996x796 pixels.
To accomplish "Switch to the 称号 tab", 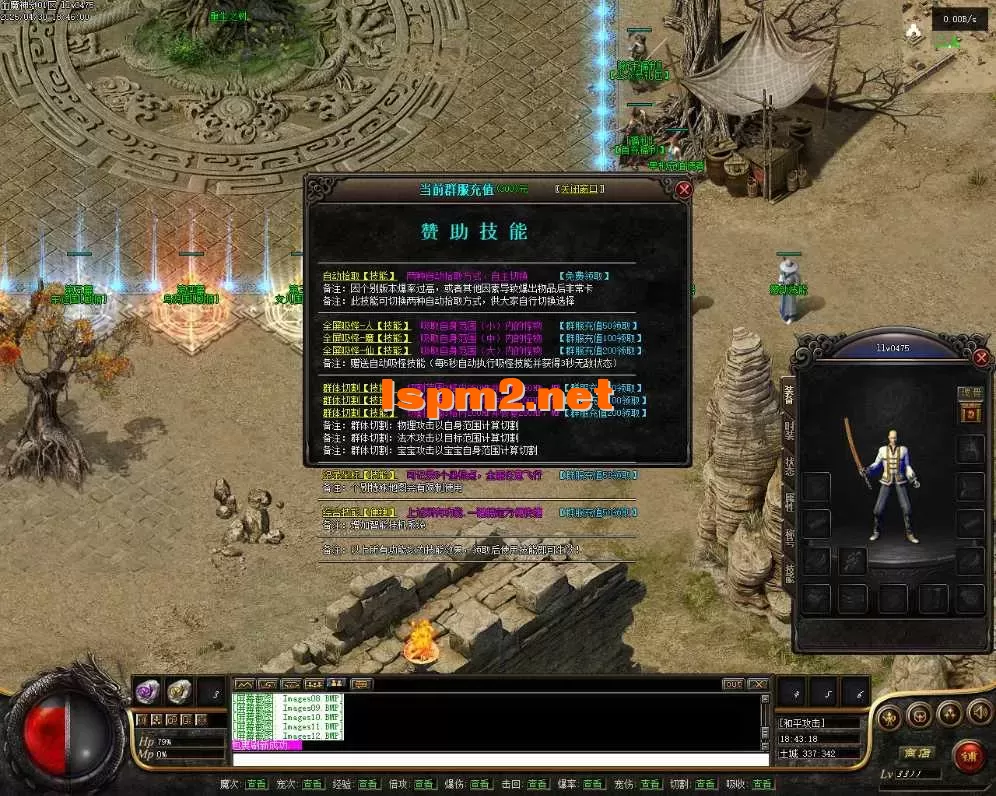I will click(787, 538).
